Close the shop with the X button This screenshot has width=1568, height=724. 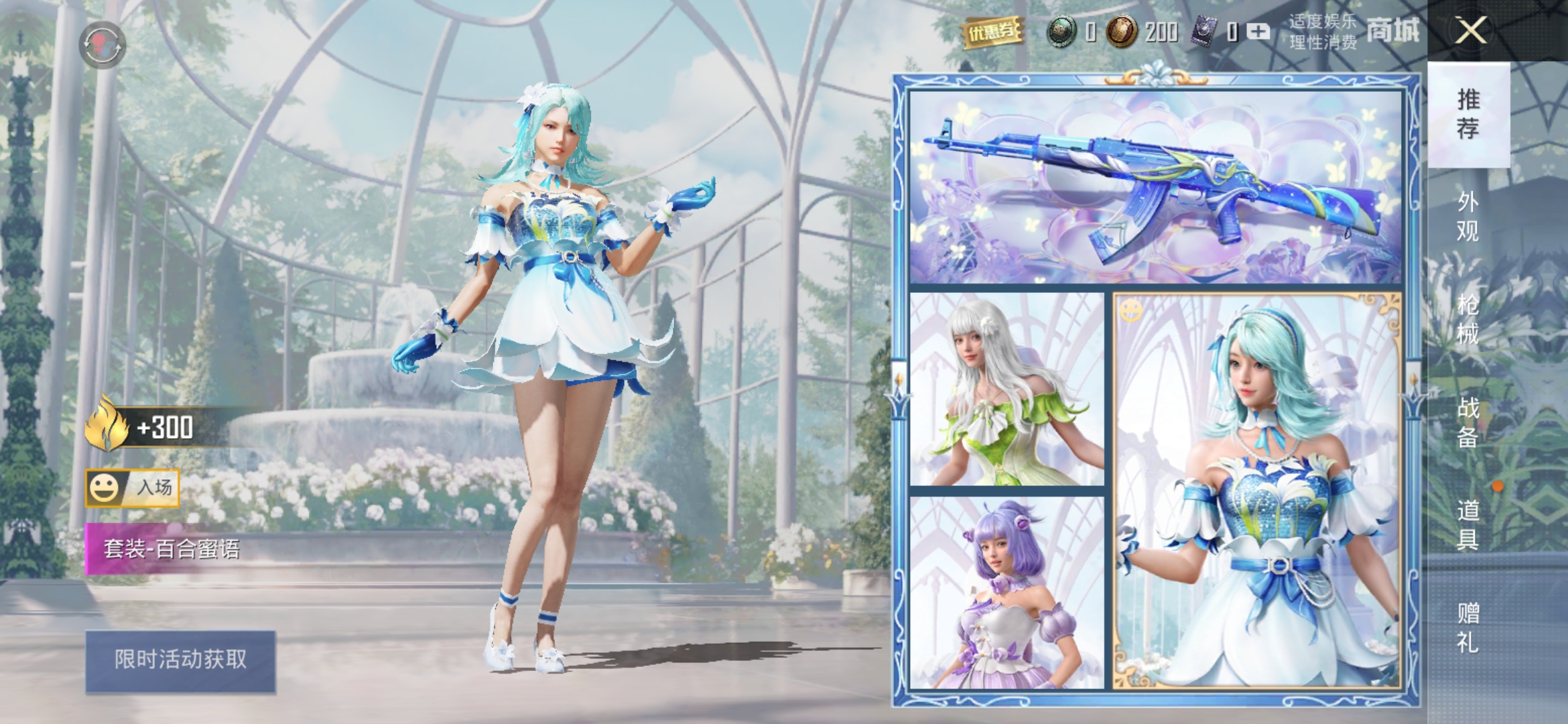point(1471,30)
